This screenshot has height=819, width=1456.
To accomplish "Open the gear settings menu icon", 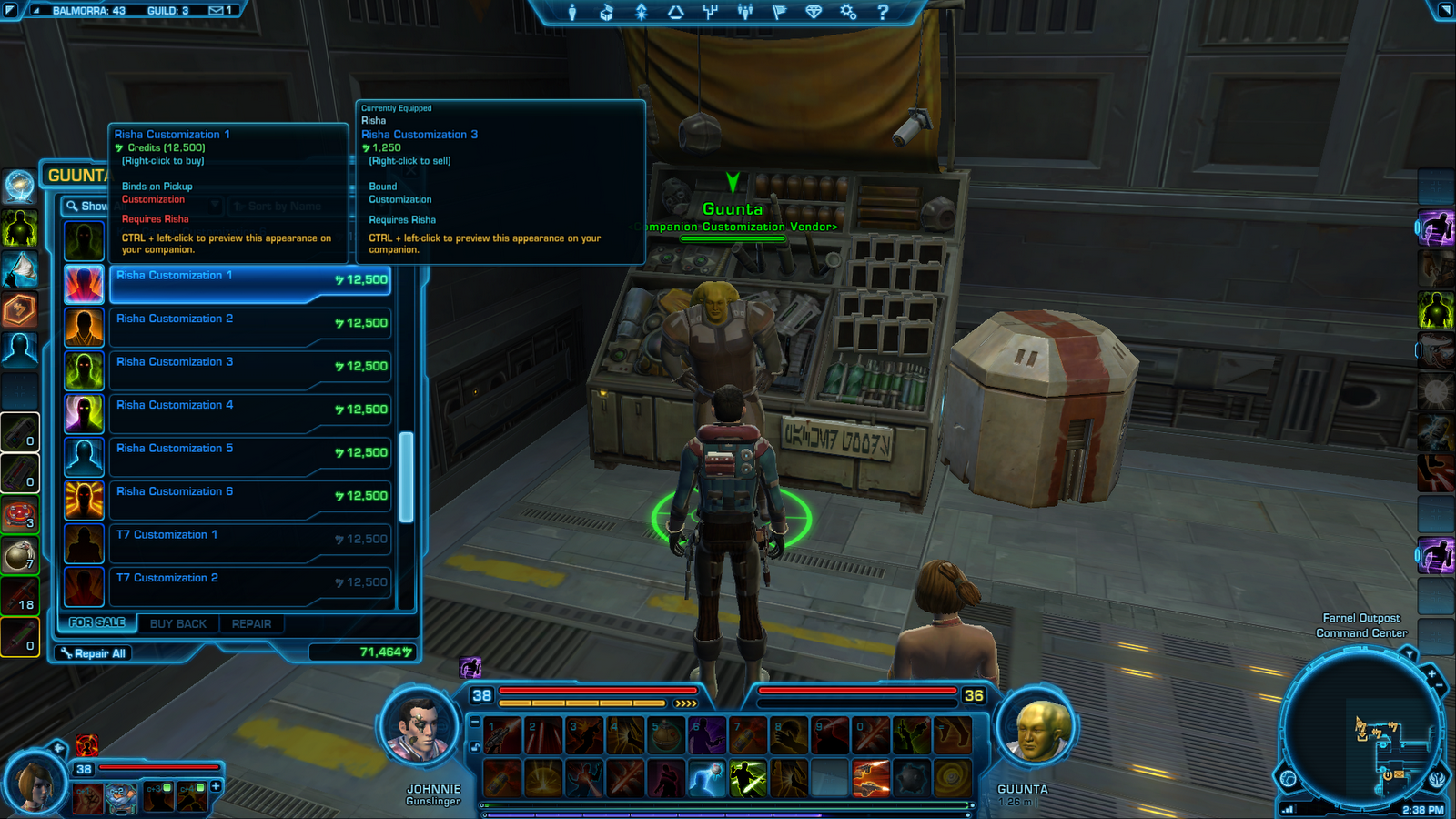I will click(x=848, y=12).
